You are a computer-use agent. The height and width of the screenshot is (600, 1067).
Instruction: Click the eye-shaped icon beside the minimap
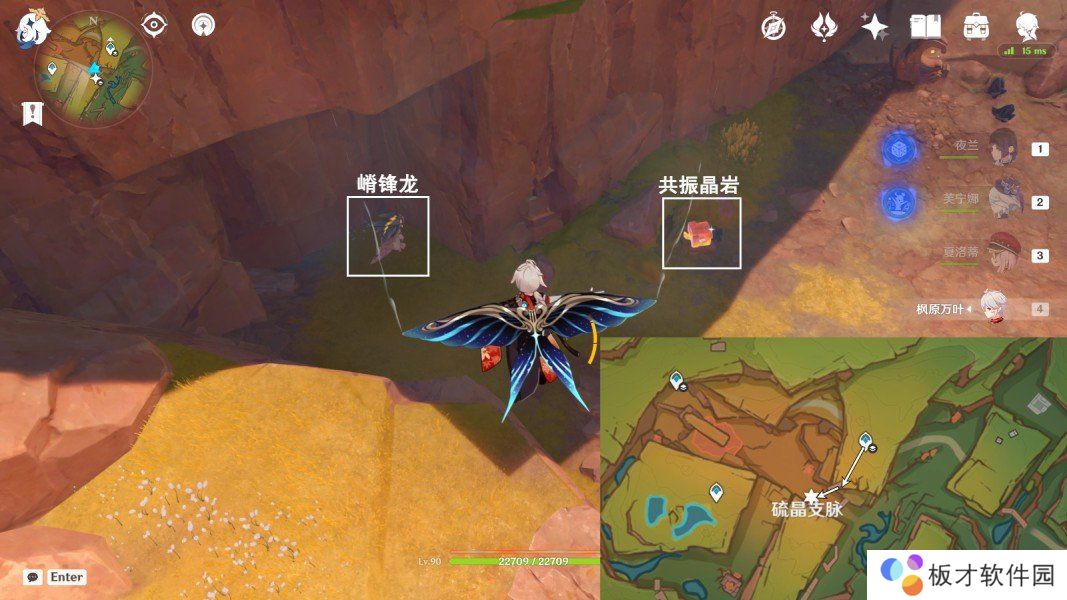(x=154, y=25)
